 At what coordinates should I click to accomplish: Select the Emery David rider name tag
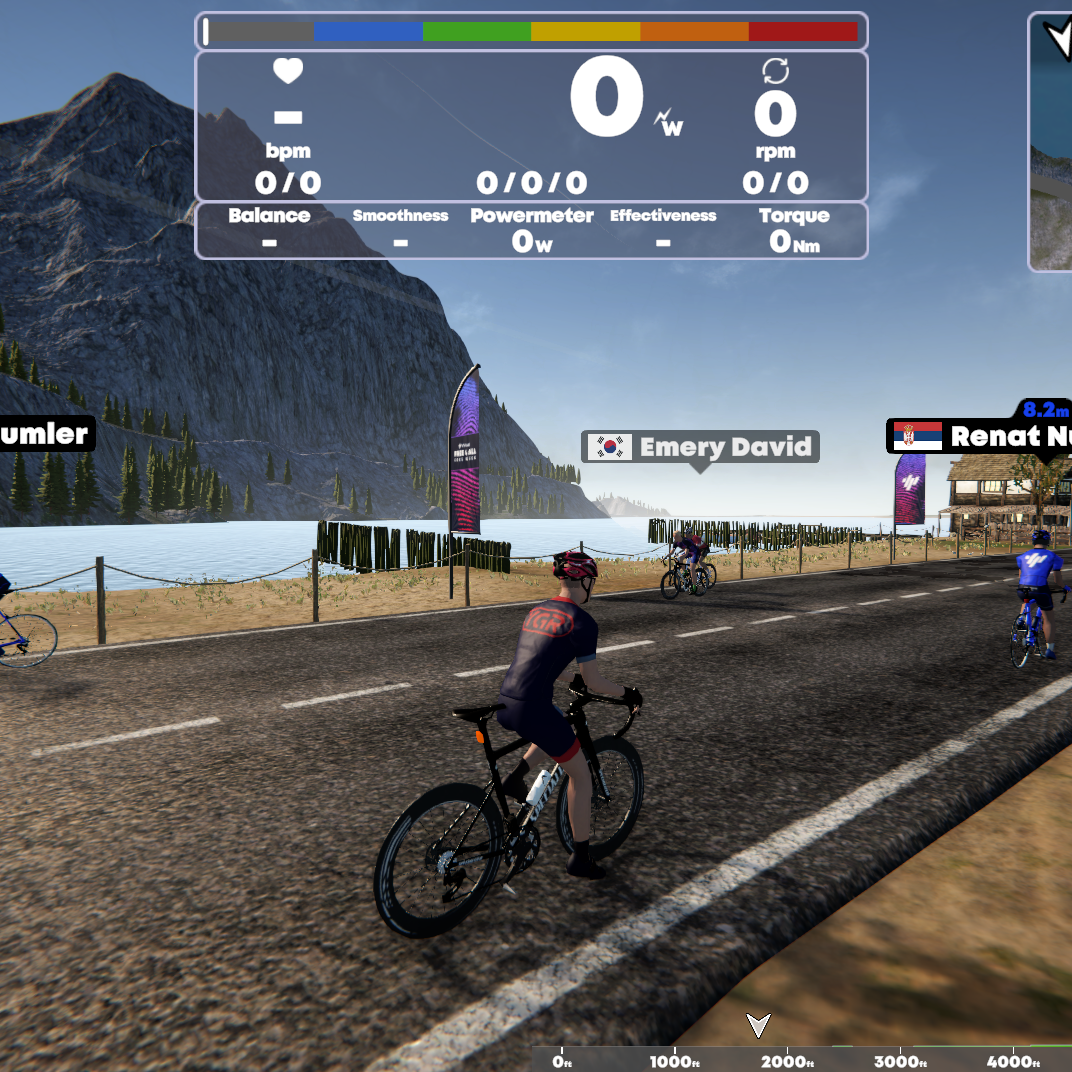(x=701, y=446)
